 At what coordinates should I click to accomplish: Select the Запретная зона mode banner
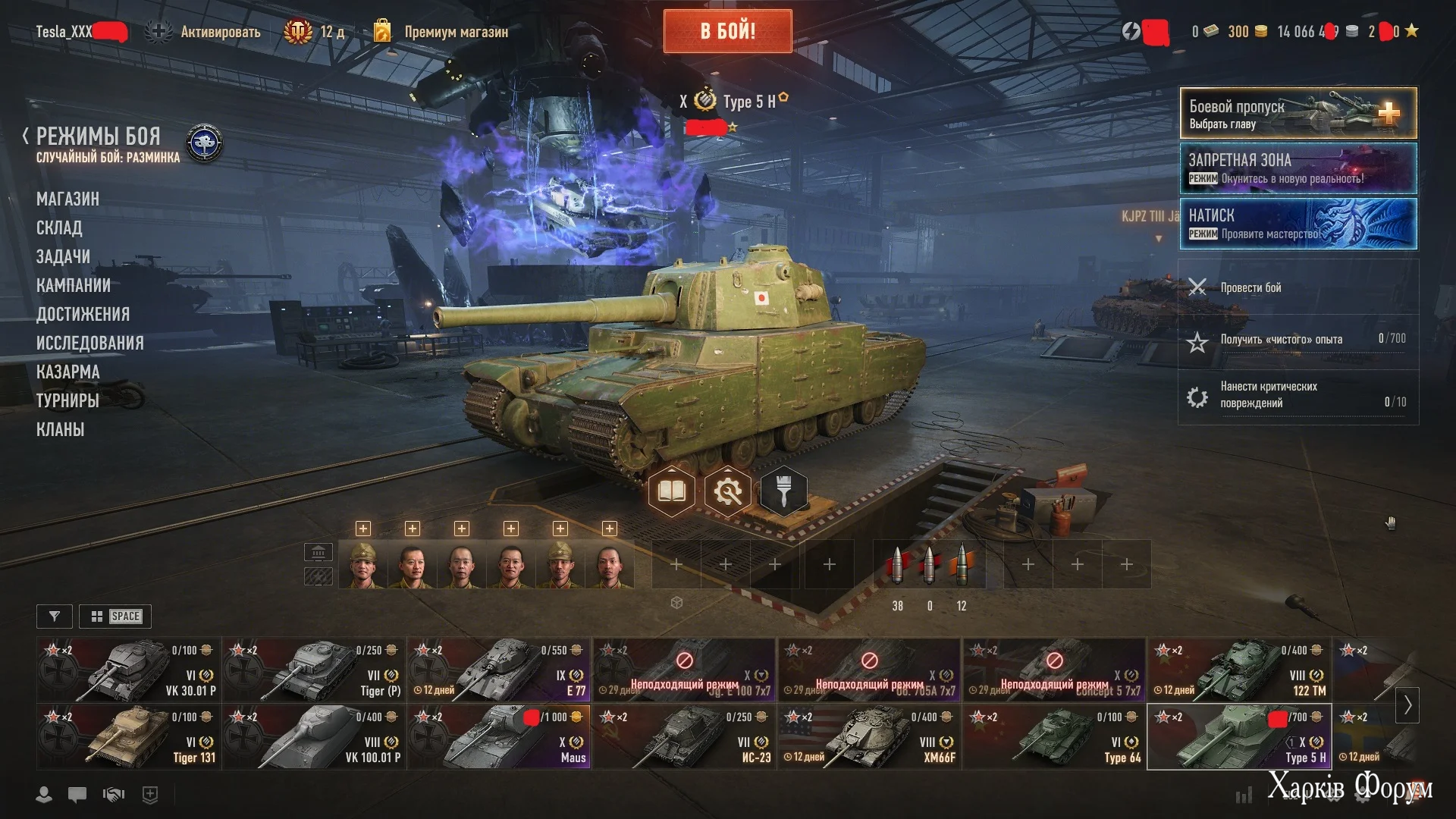(1298, 168)
